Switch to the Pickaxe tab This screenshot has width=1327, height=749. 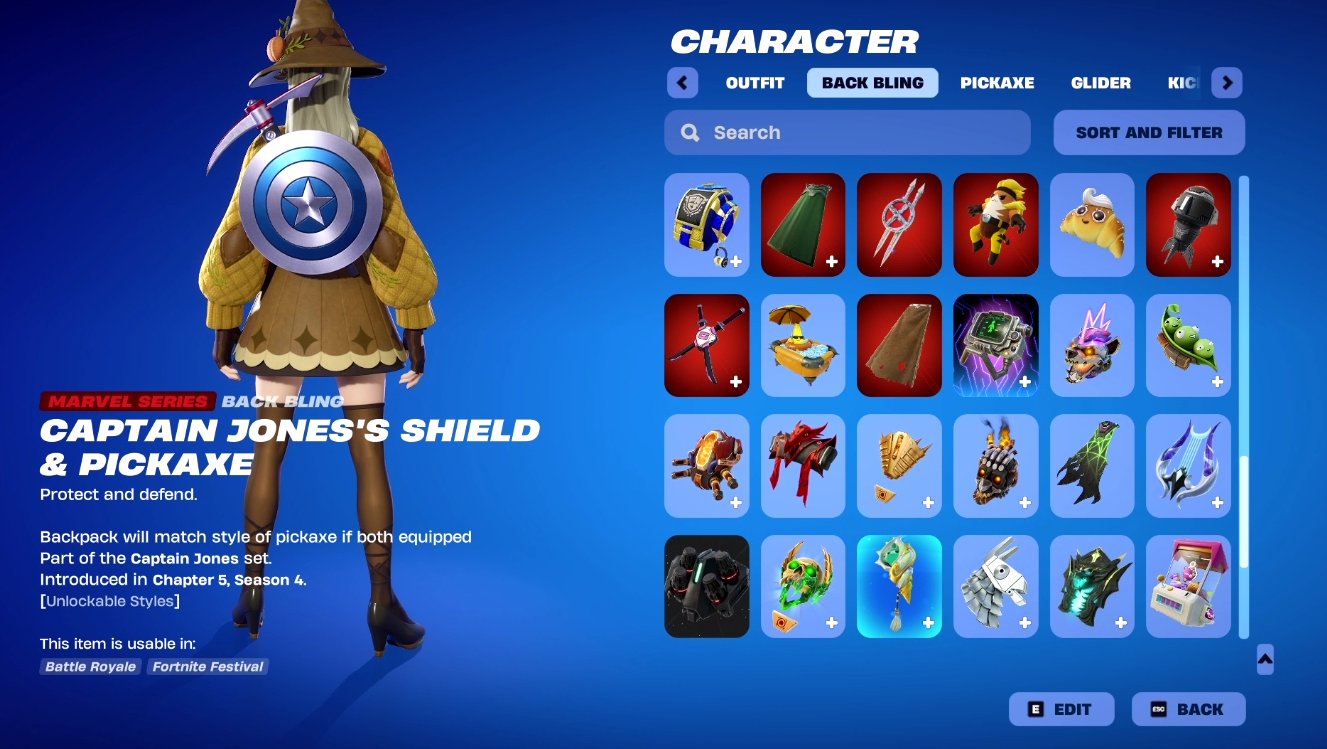coord(997,83)
